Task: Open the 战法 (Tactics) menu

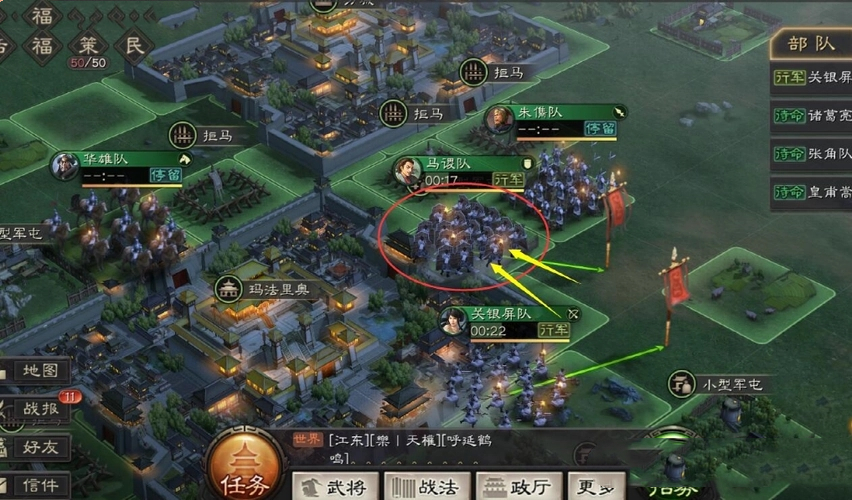Action: coord(426,486)
